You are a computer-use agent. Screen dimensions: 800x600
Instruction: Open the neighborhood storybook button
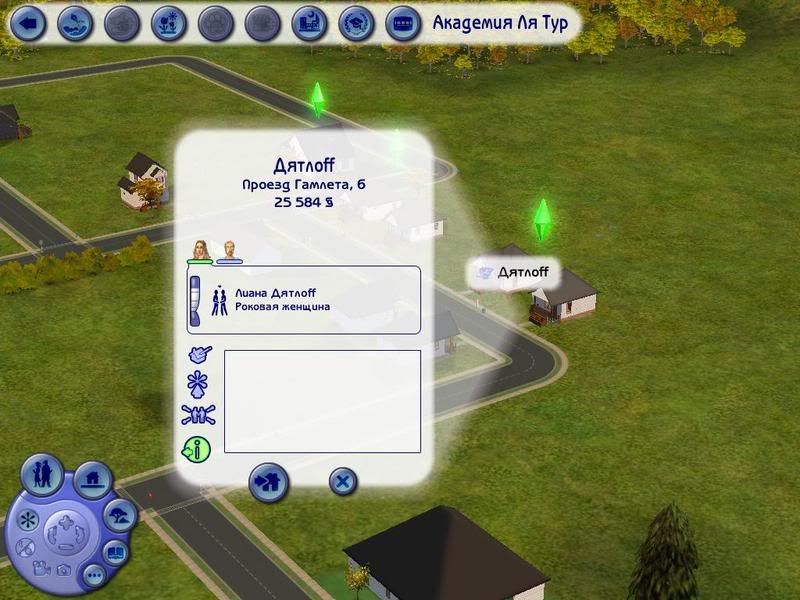click(x=116, y=551)
